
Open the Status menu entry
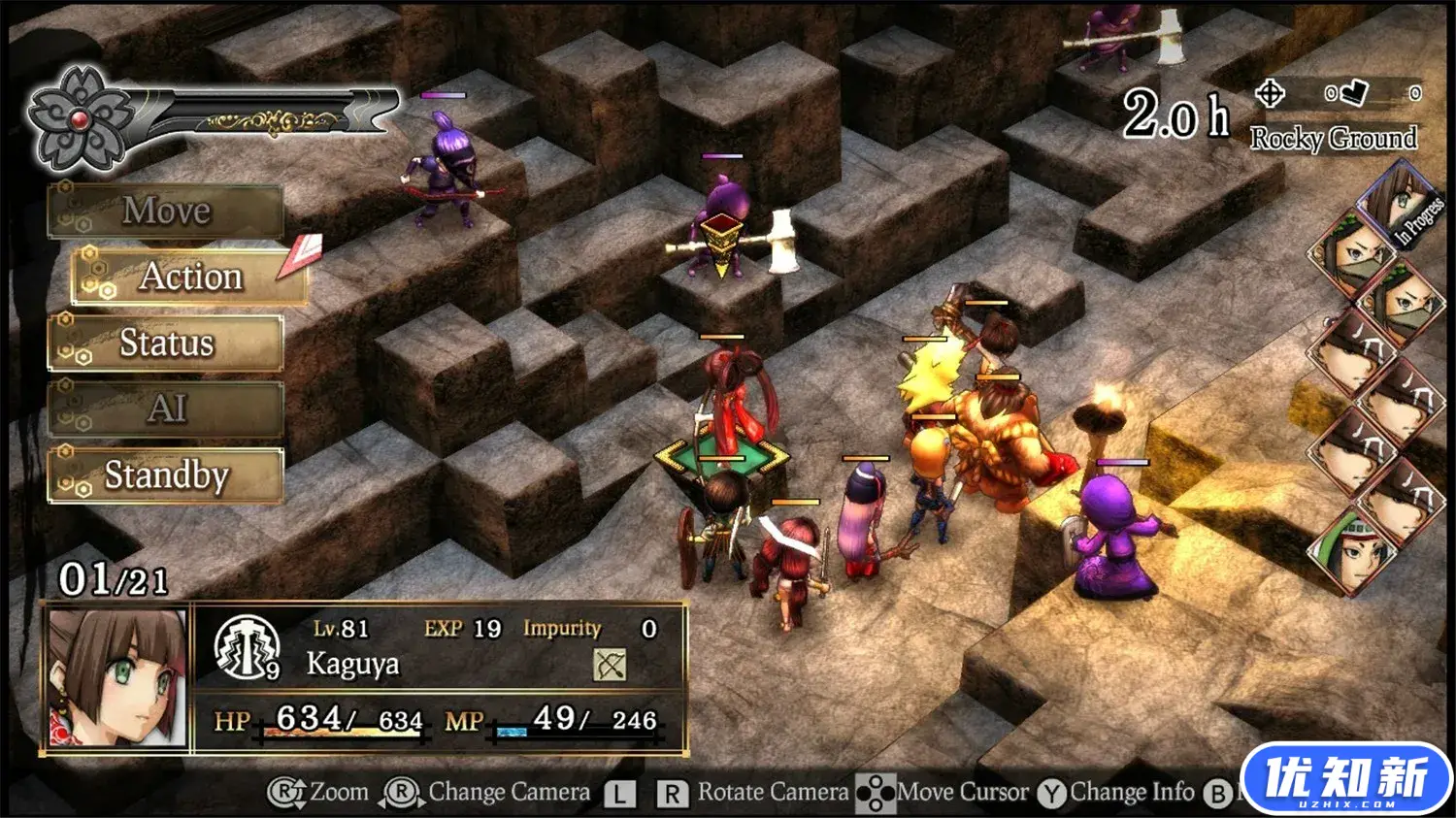point(166,343)
